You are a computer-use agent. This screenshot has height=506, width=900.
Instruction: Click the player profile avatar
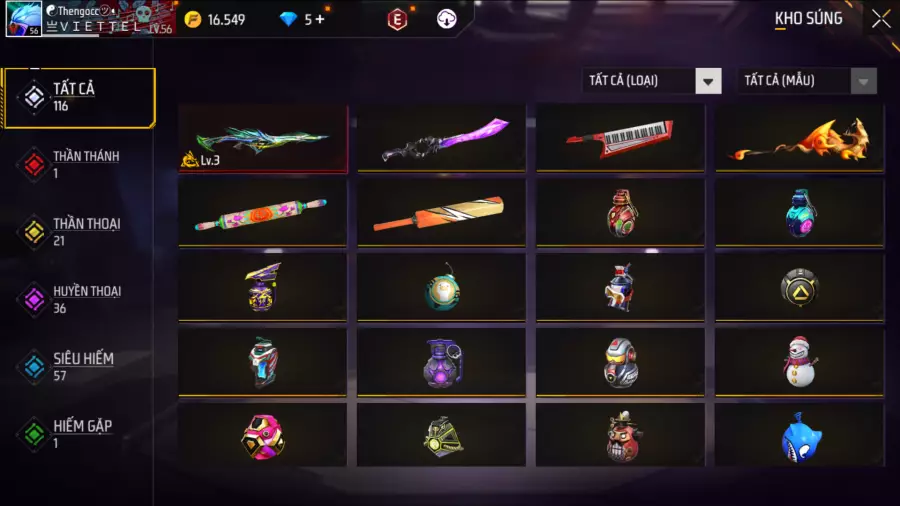[x=23, y=19]
